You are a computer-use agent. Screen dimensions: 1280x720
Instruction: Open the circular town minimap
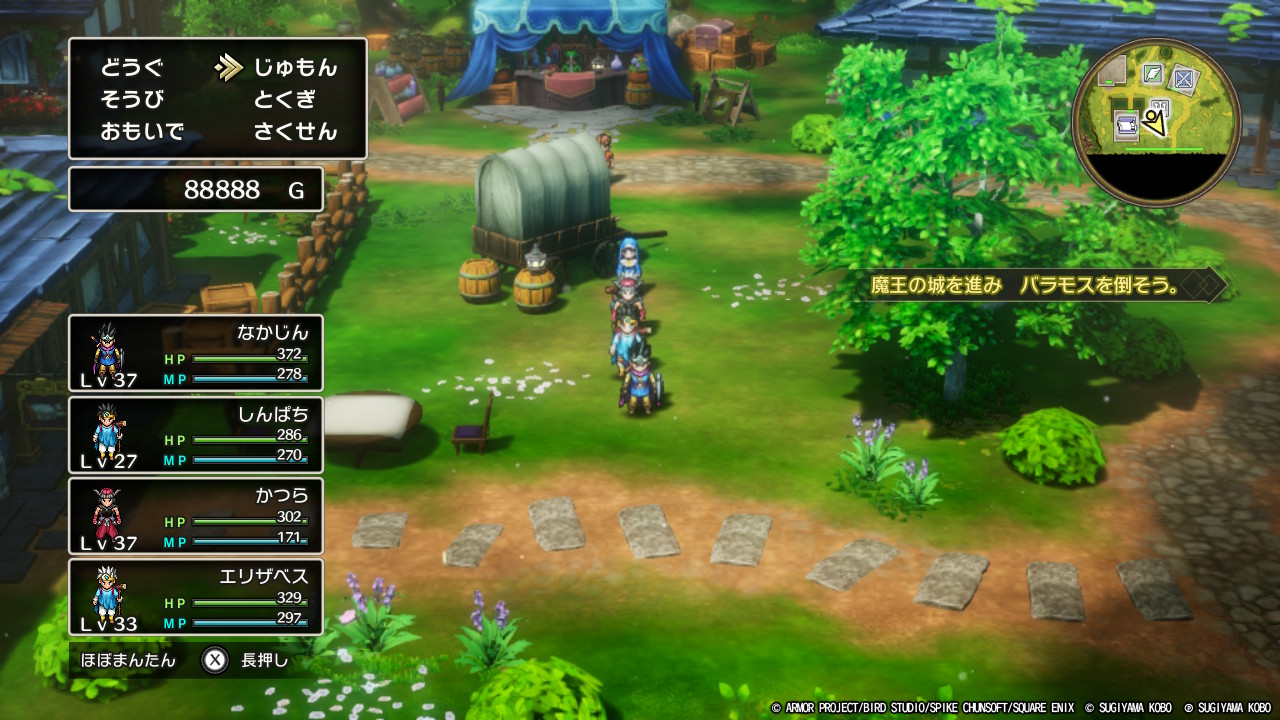pyautogui.click(x=1156, y=122)
